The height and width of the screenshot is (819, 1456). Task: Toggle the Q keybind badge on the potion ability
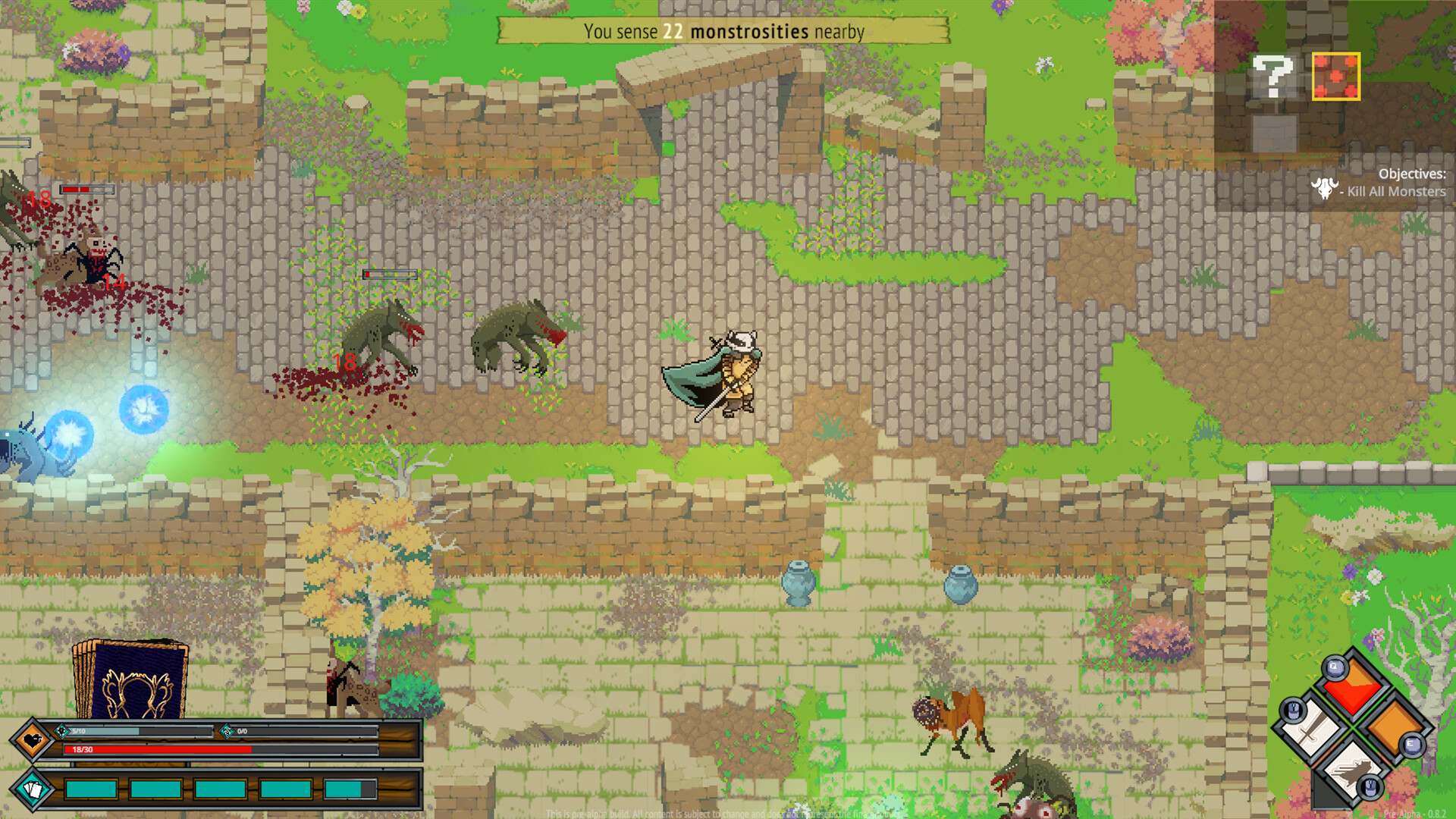pos(1334,667)
